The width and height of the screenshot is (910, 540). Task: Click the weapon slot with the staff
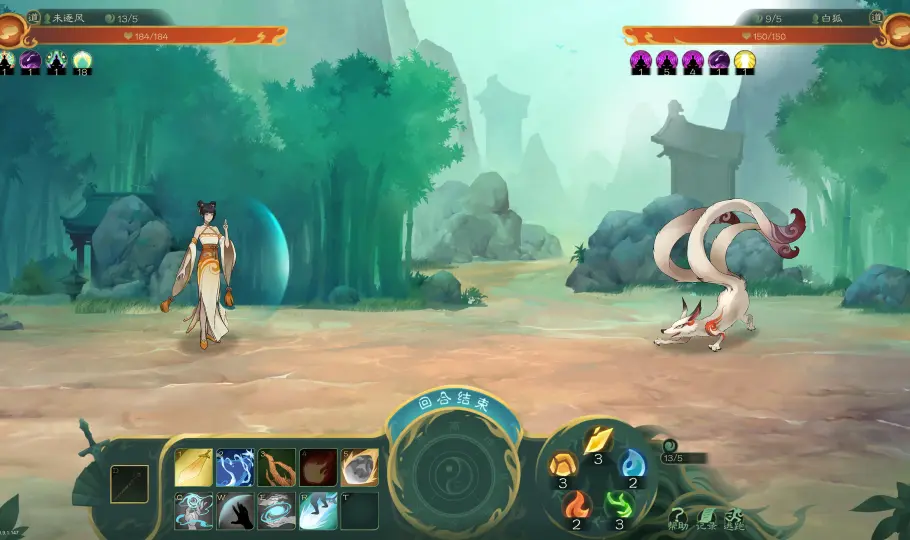(129, 484)
